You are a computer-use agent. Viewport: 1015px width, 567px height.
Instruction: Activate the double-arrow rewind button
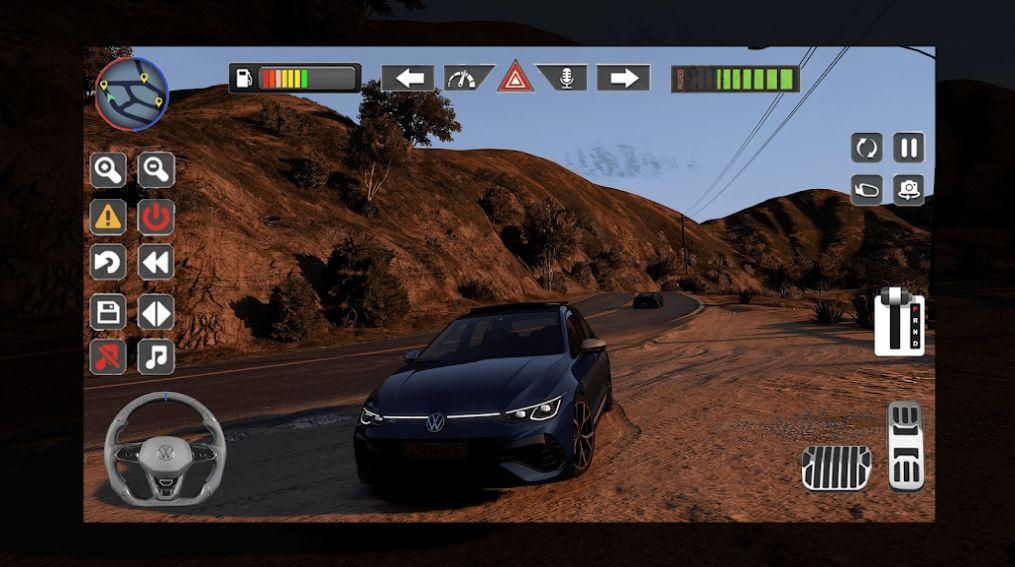156,263
